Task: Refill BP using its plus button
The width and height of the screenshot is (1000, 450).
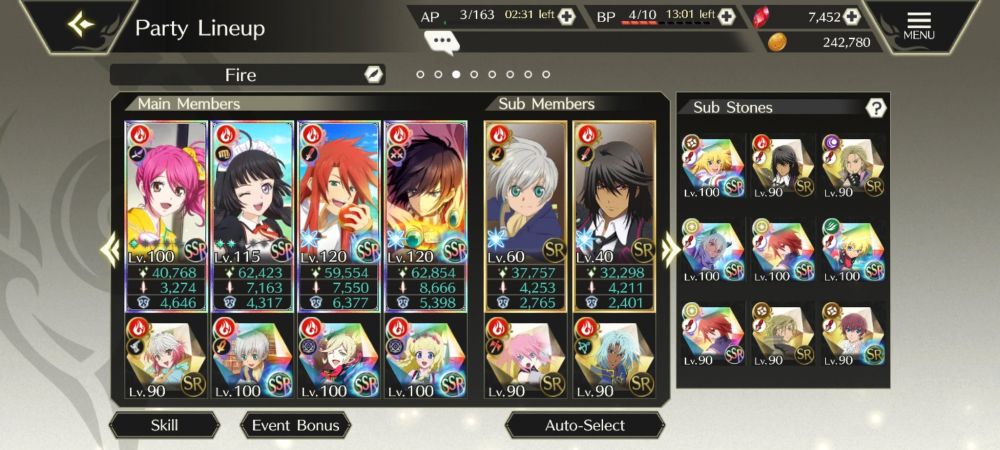Action: point(726,16)
